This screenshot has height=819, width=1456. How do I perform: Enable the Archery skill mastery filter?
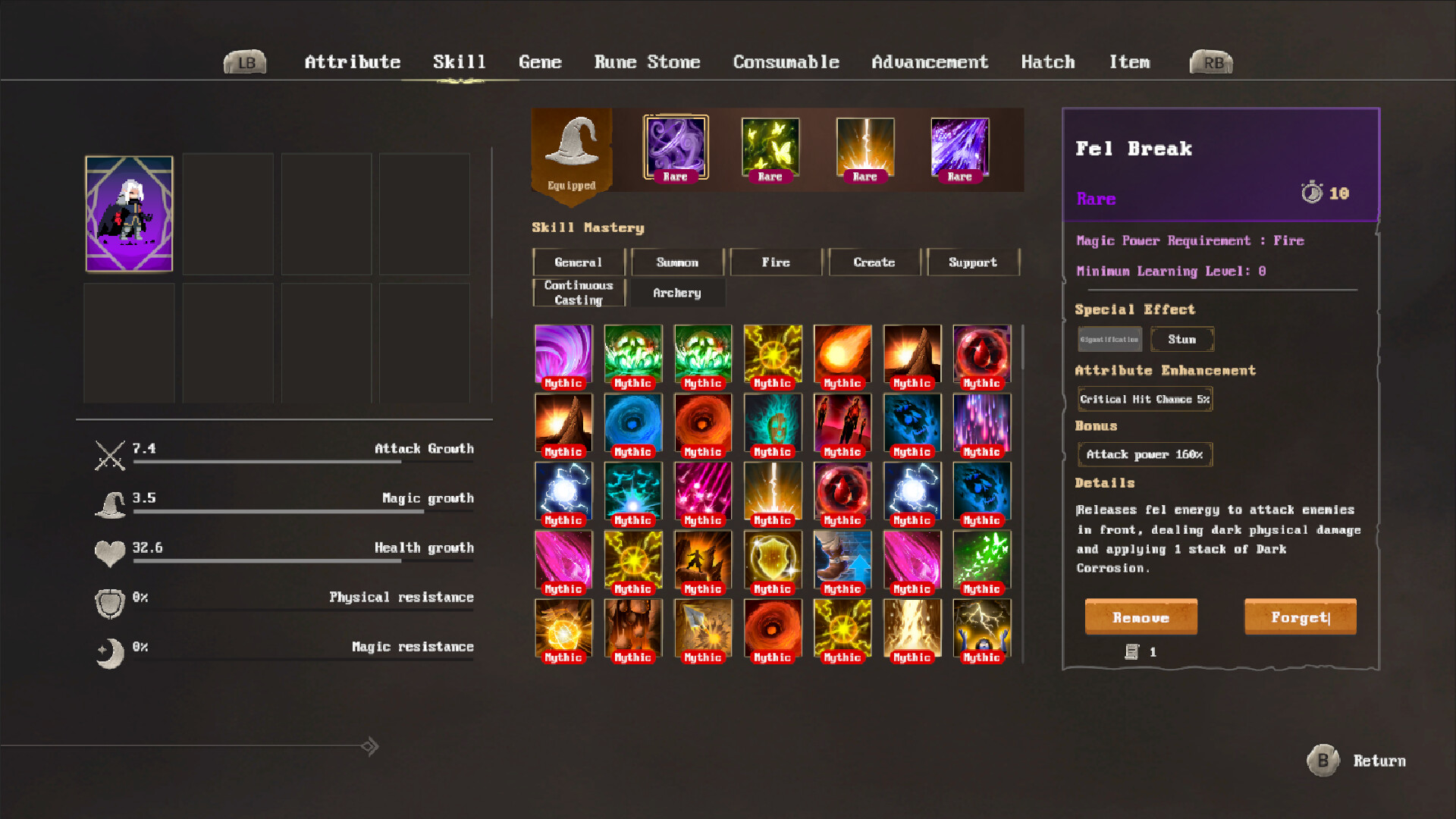(677, 293)
